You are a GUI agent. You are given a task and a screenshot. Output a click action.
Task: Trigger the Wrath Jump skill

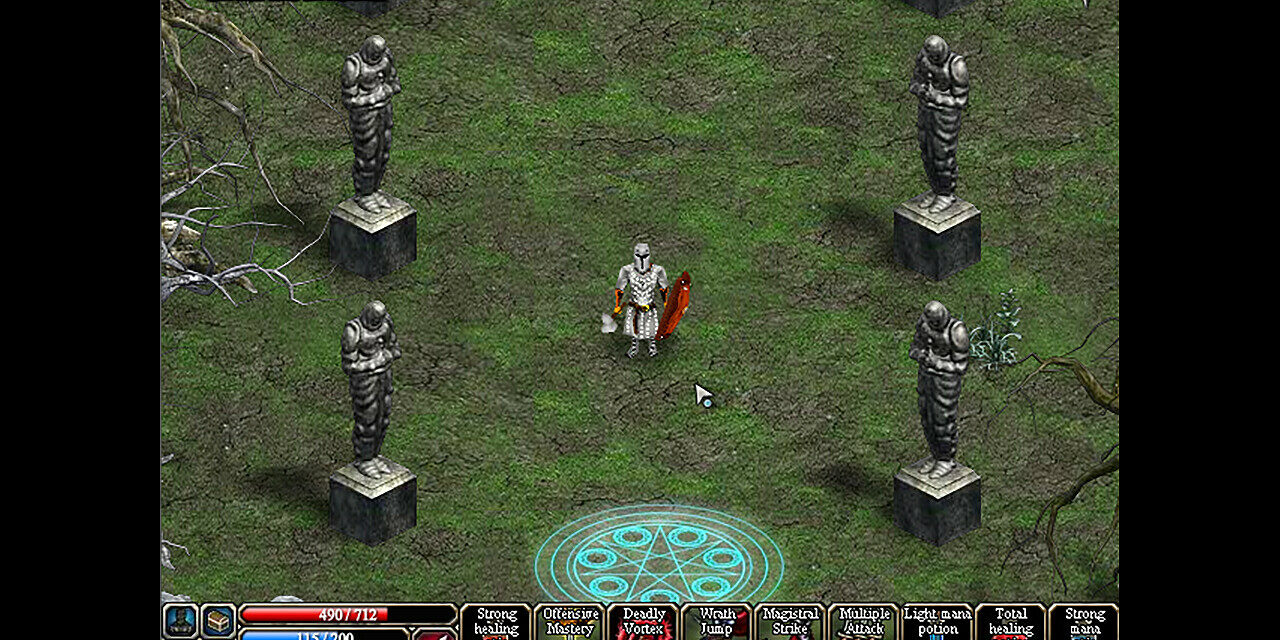tap(717, 622)
